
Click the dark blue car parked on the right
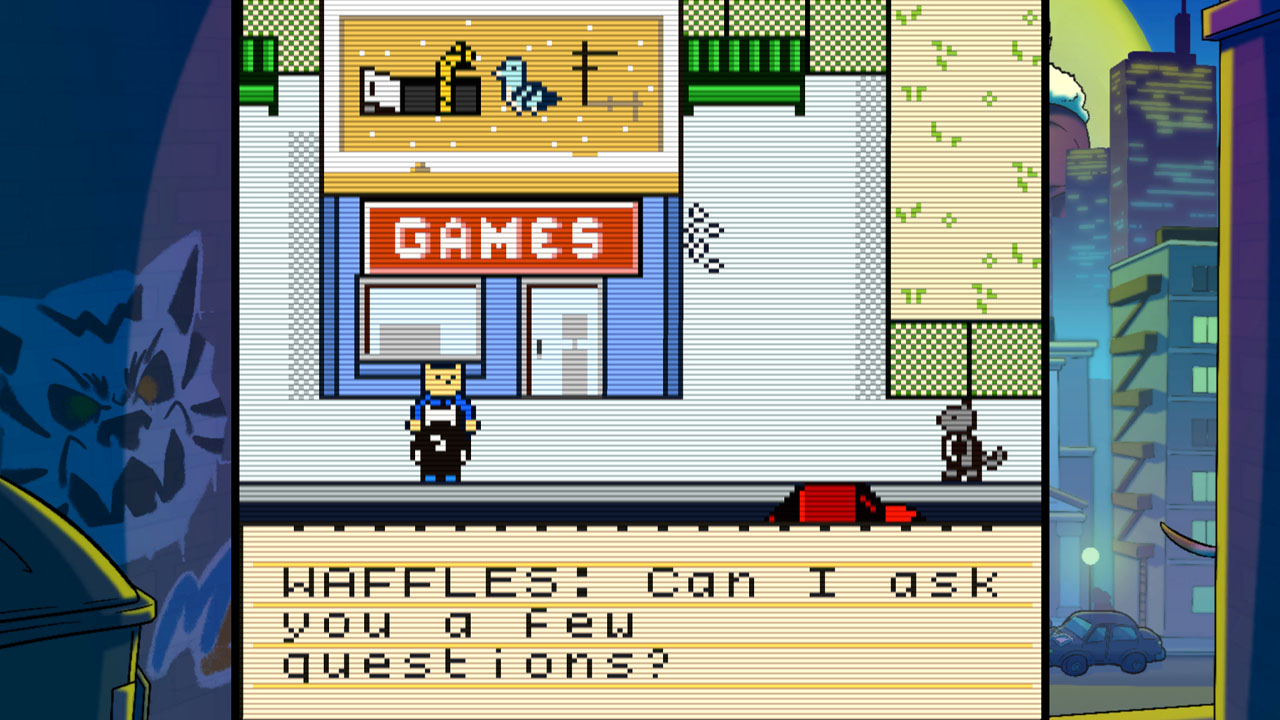[1105, 640]
